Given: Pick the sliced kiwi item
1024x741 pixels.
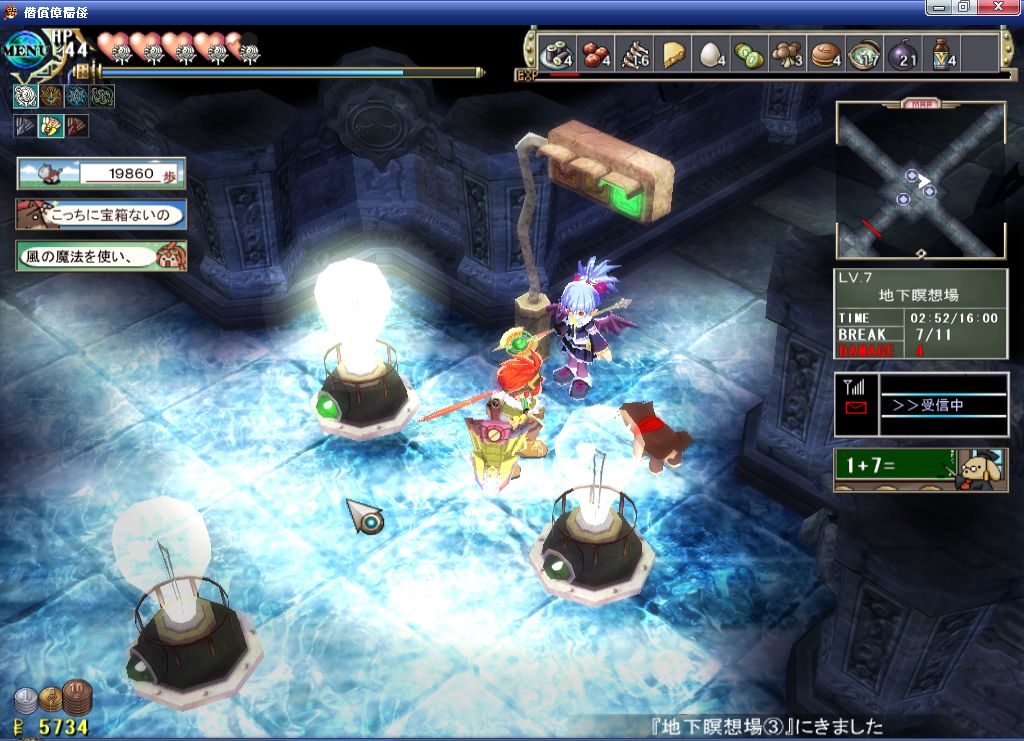Looking at the screenshot, I should tap(749, 54).
